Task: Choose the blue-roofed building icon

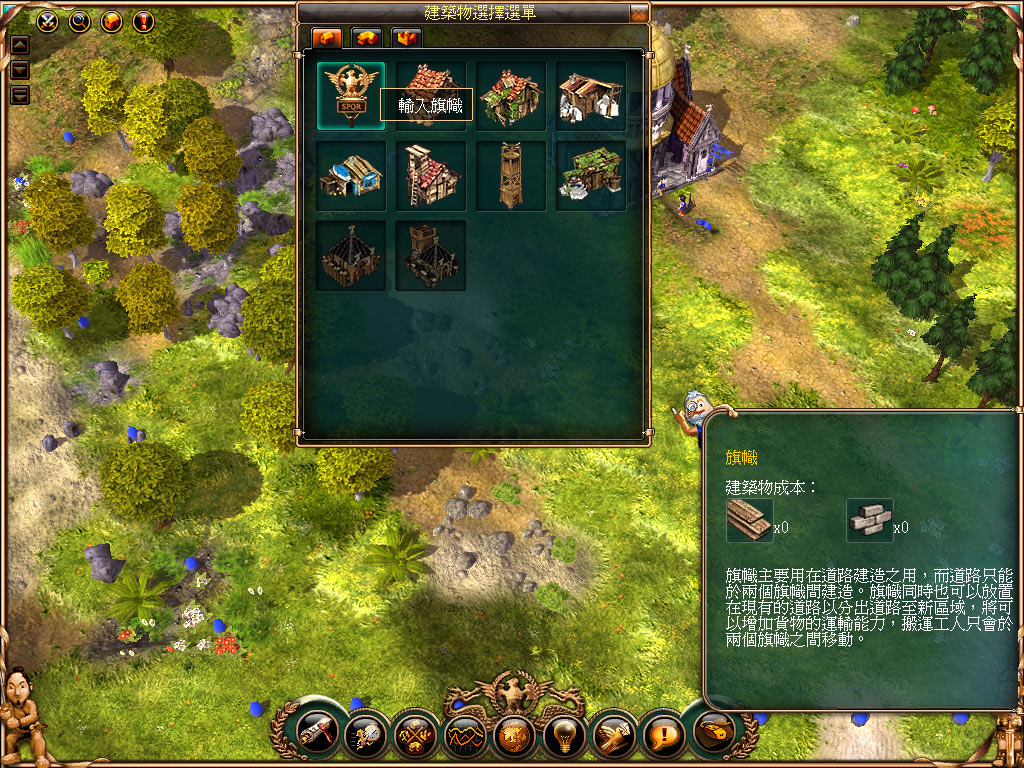Action: click(350, 176)
